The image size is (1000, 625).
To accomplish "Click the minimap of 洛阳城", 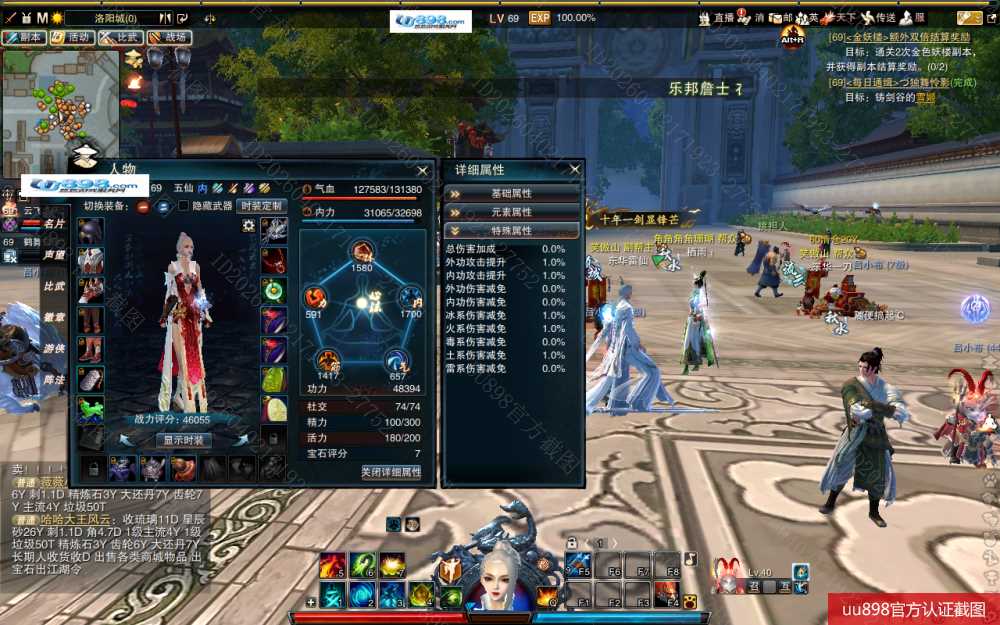I will pyautogui.click(x=60, y=100).
